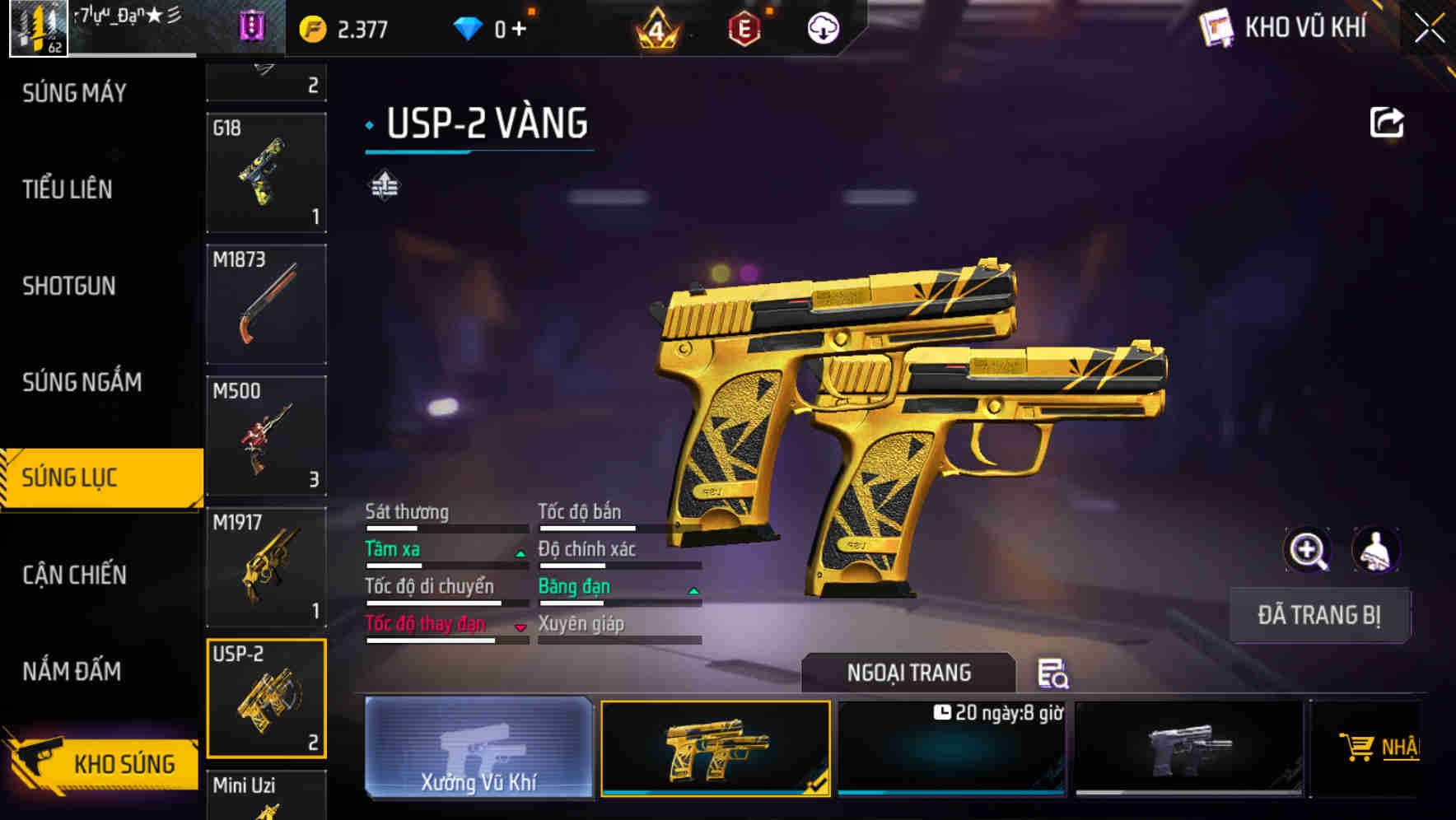Image resolution: width=1456 pixels, height=820 pixels.
Task: Open the Xưởng Vũ Khí skin slot
Action: pos(477,749)
